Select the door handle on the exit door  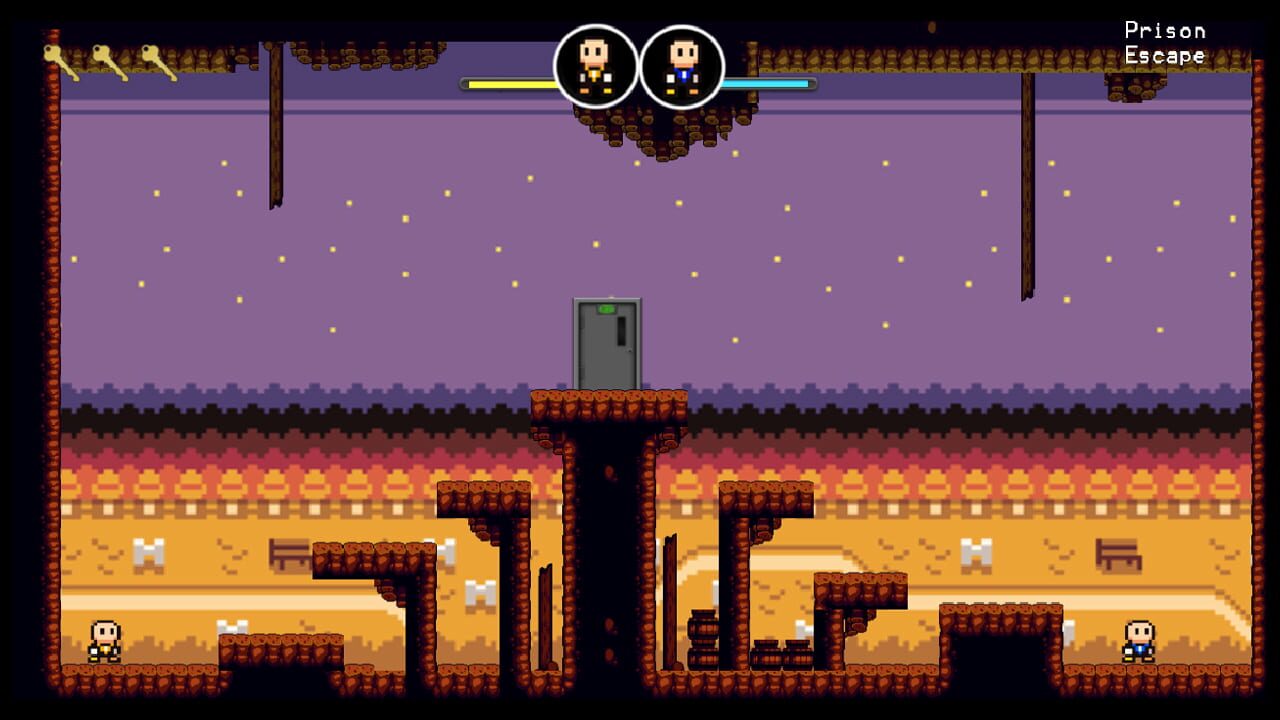coord(629,350)
